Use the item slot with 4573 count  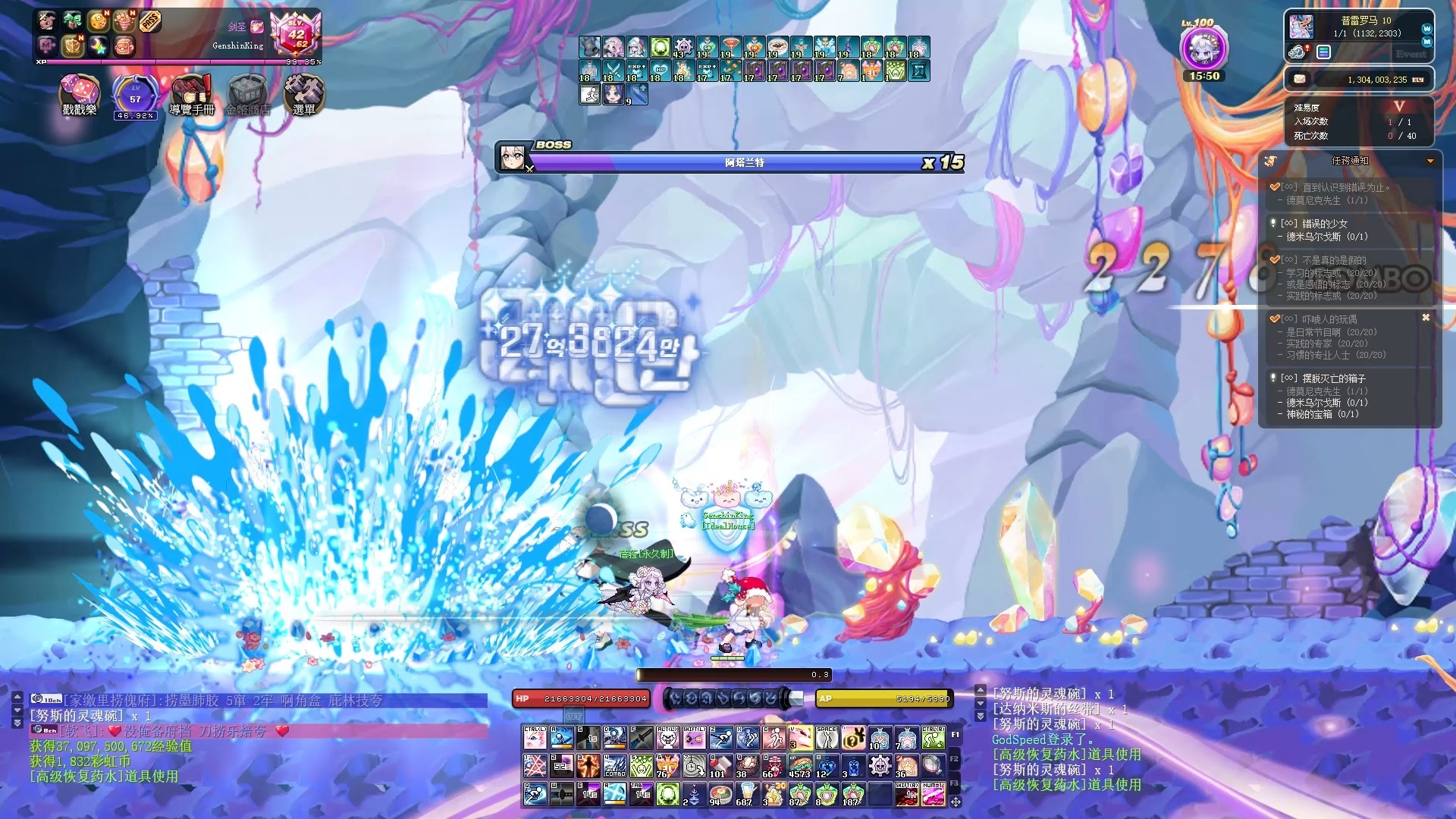800,766
